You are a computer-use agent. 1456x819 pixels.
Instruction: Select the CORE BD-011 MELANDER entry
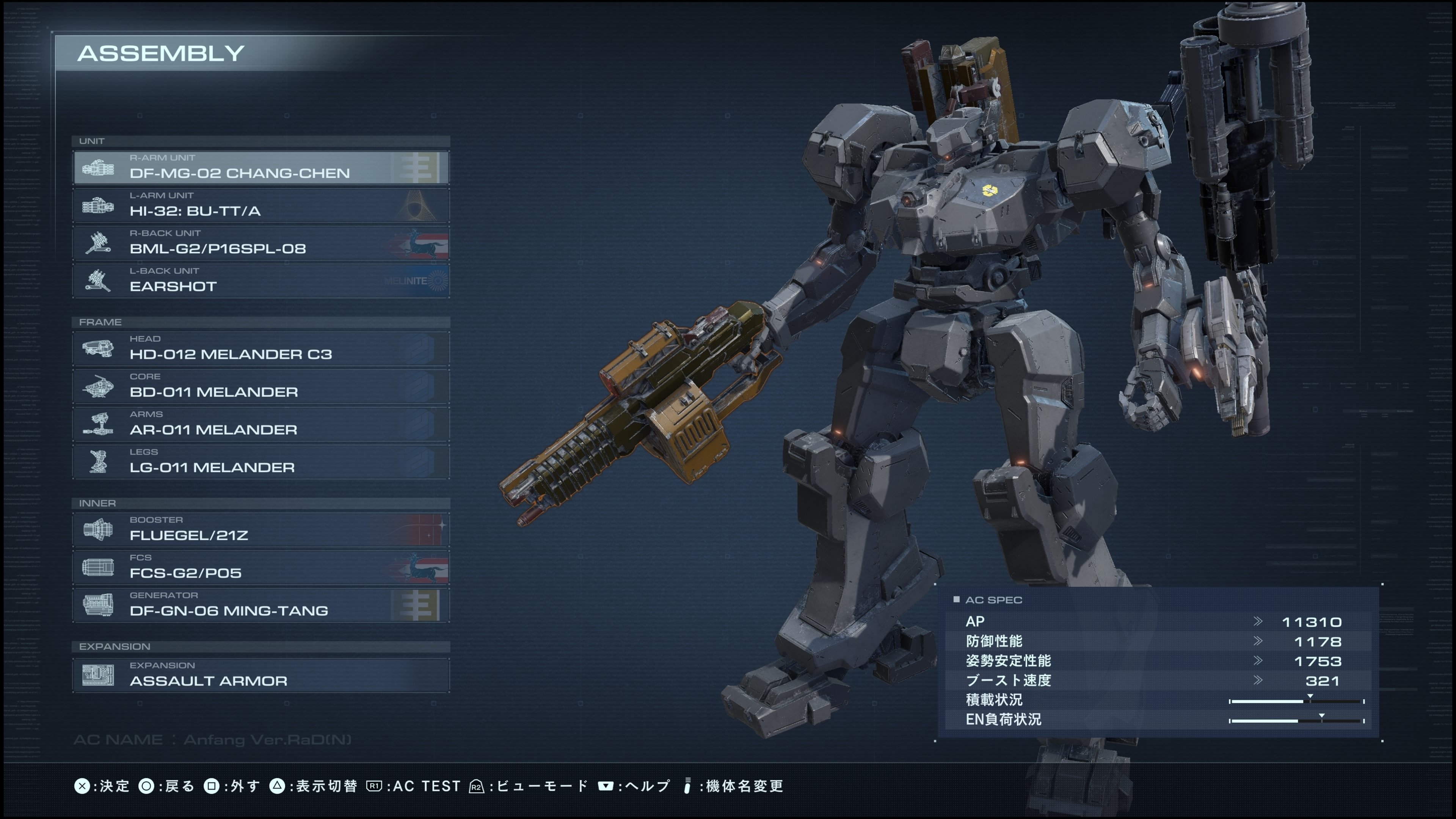[x=260, y=387]
